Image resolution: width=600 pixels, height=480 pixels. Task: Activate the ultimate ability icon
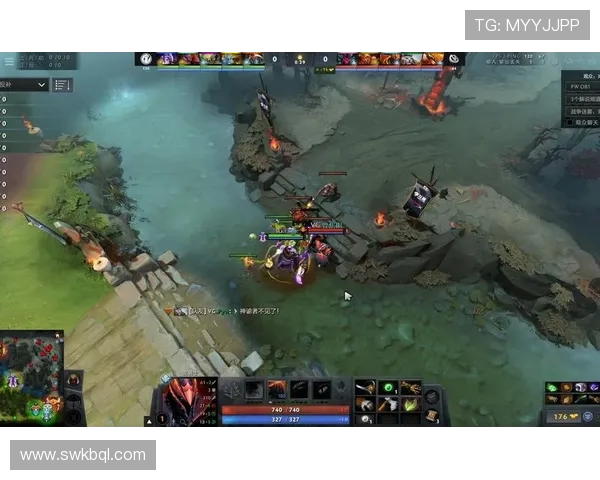coord(321,390)
